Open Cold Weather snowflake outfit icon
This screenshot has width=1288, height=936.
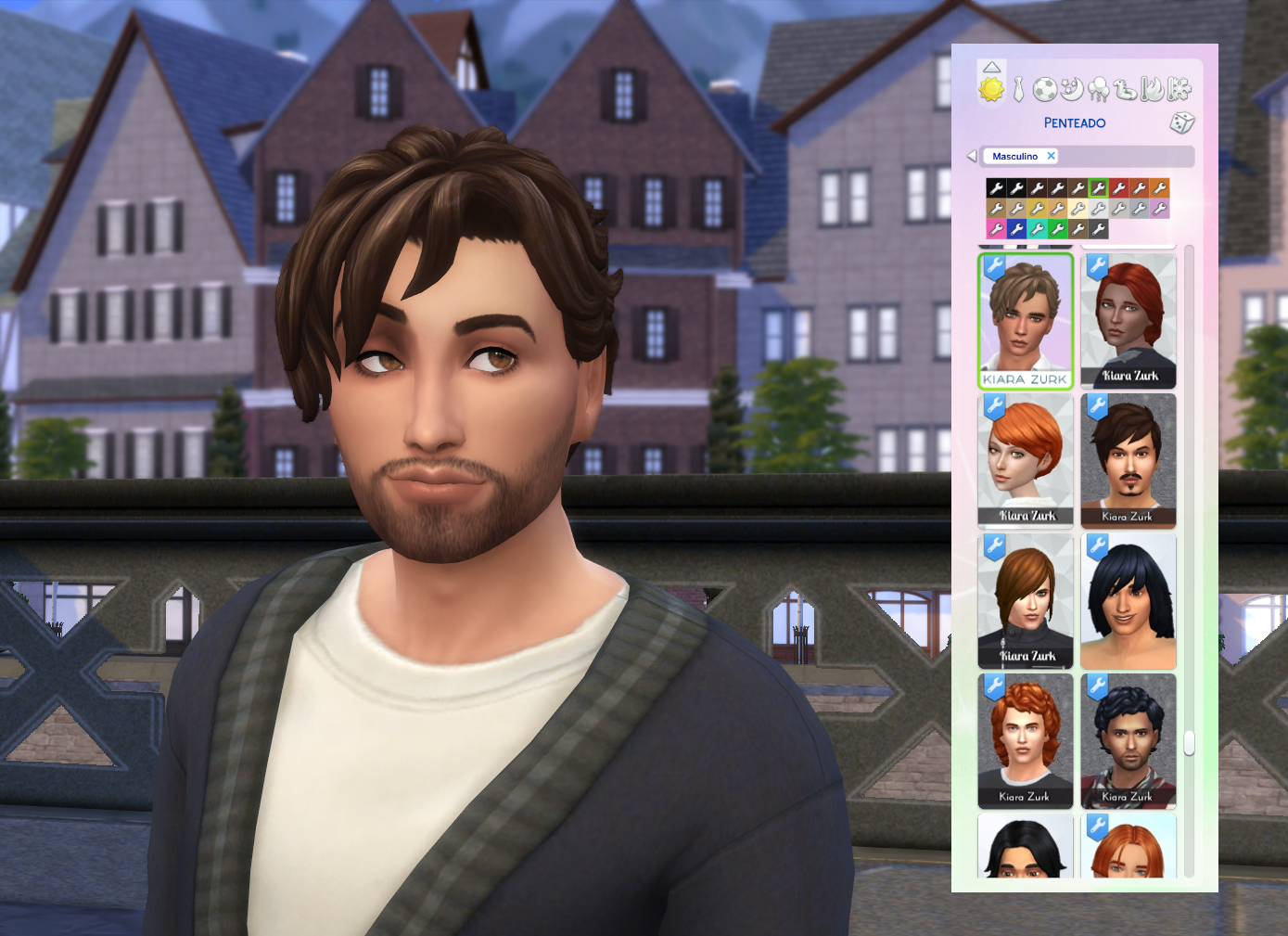(1180, 89)
